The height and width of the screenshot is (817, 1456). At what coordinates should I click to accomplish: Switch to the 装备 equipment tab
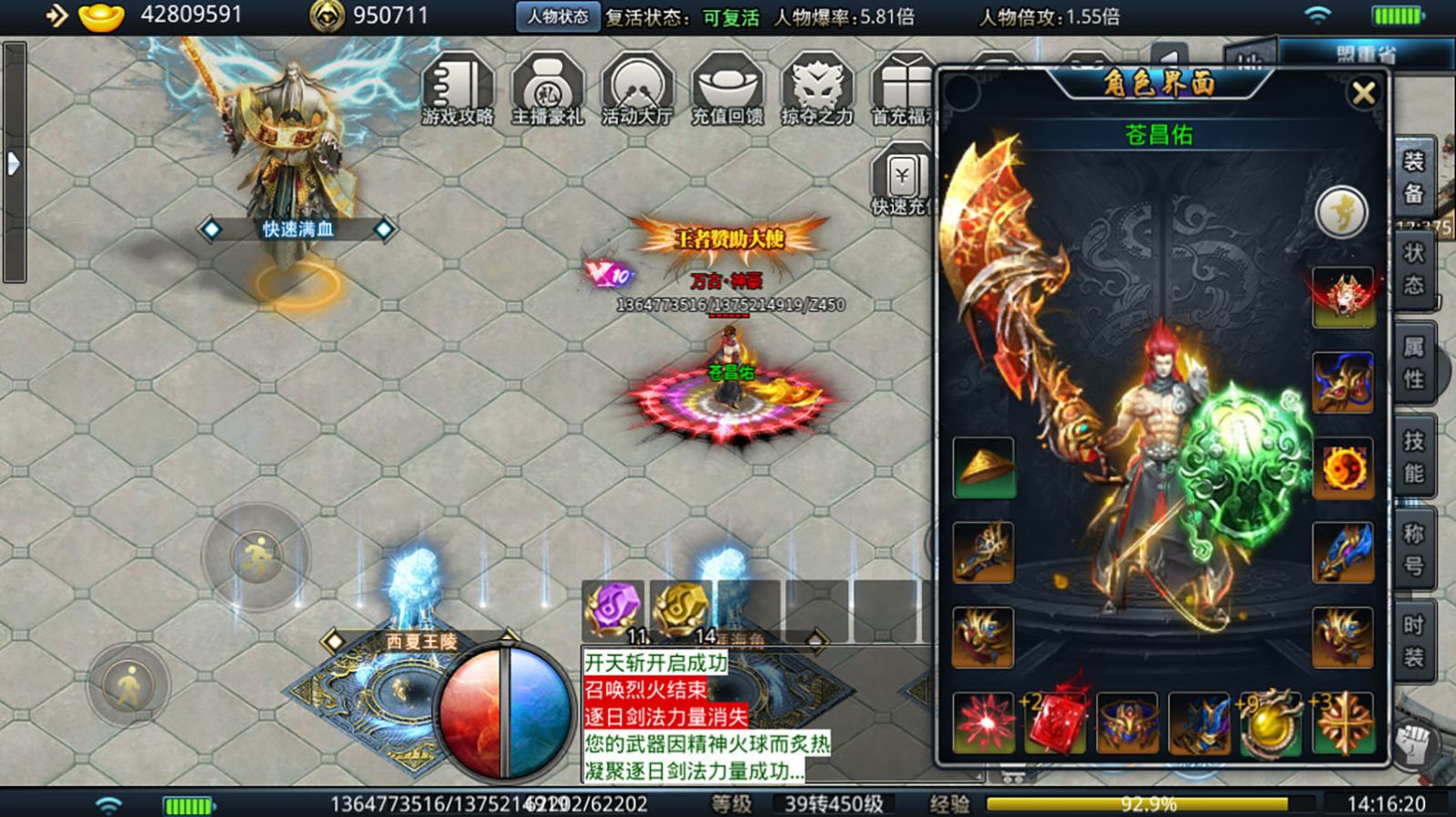click(x=1413, y=177)
